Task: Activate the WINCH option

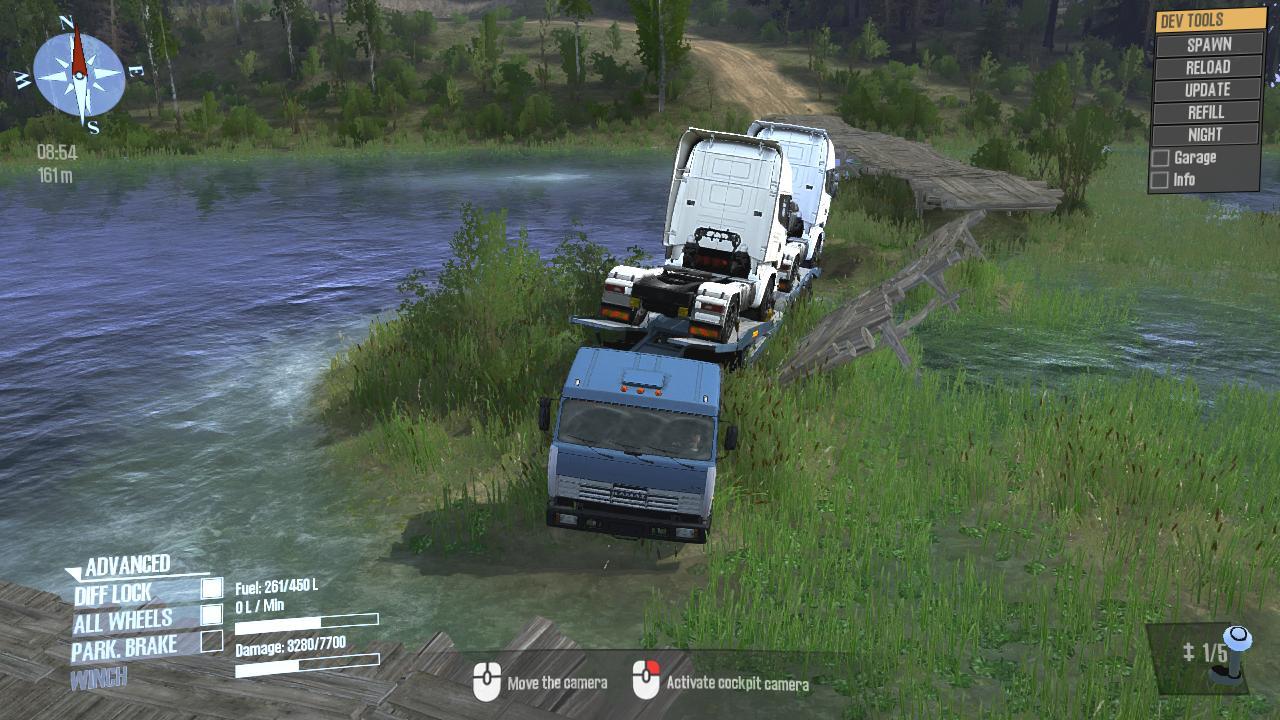Action: (x=99, y=678)
